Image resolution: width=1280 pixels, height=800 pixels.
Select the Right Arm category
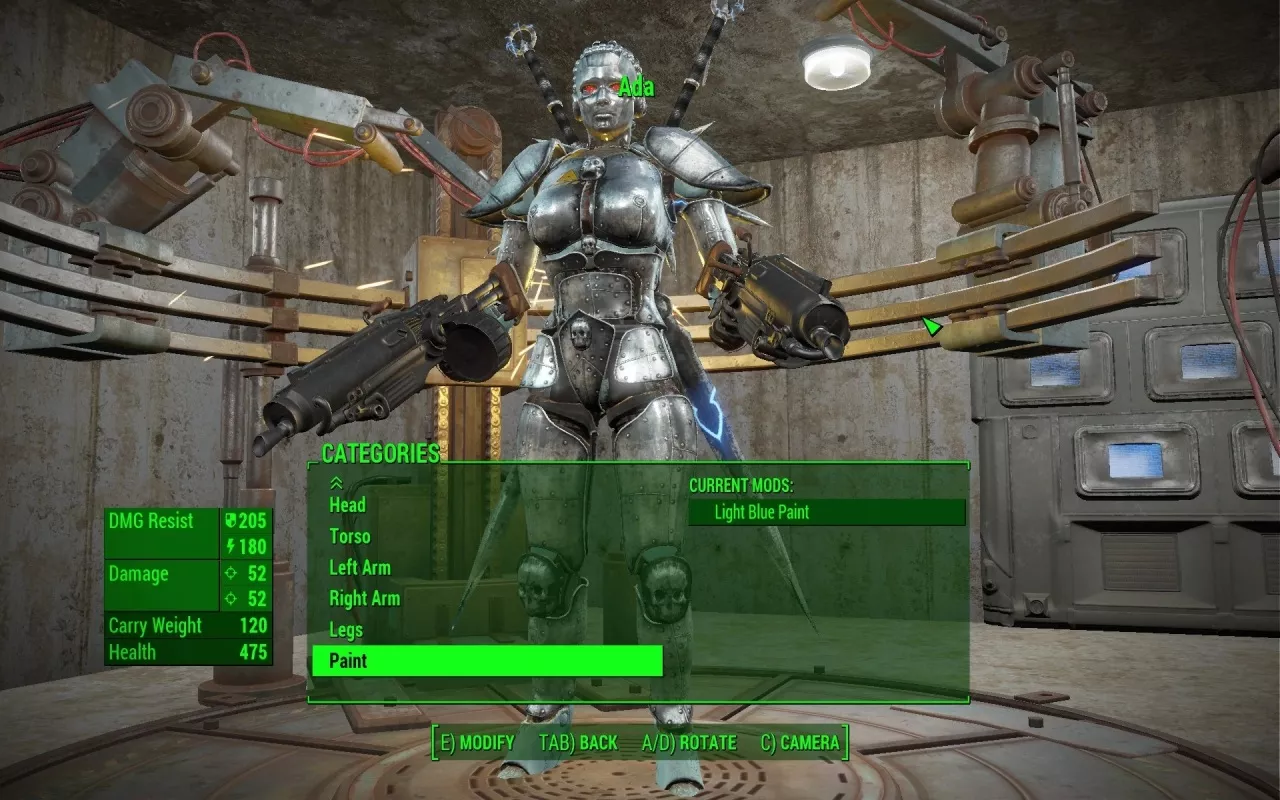[x=365, y=598]
